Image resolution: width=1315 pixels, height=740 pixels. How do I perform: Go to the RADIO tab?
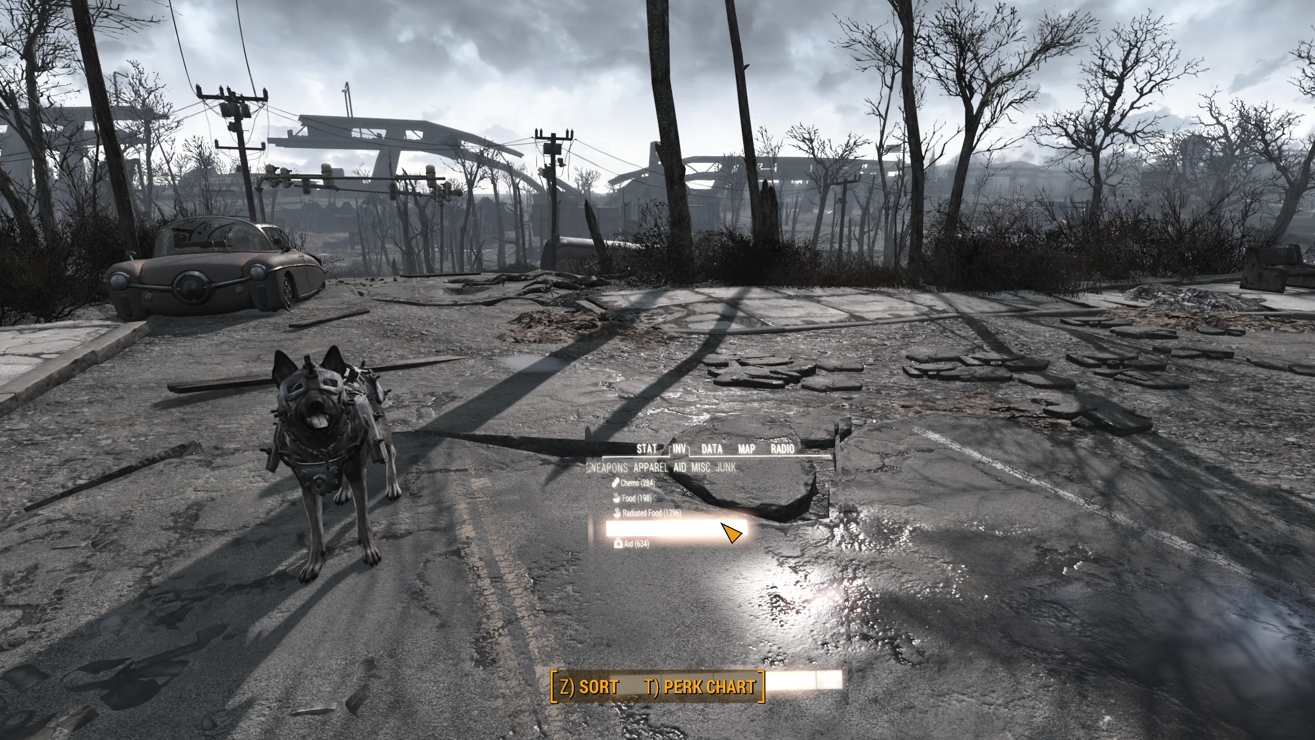[x=782, y=449]
